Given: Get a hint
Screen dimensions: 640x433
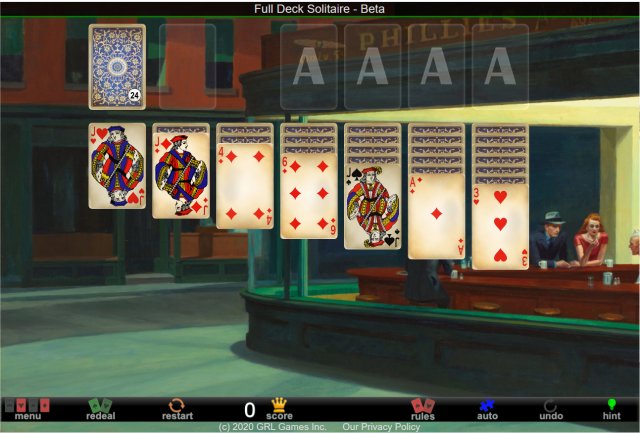Looking at the screenshot, I should point(611,408).
